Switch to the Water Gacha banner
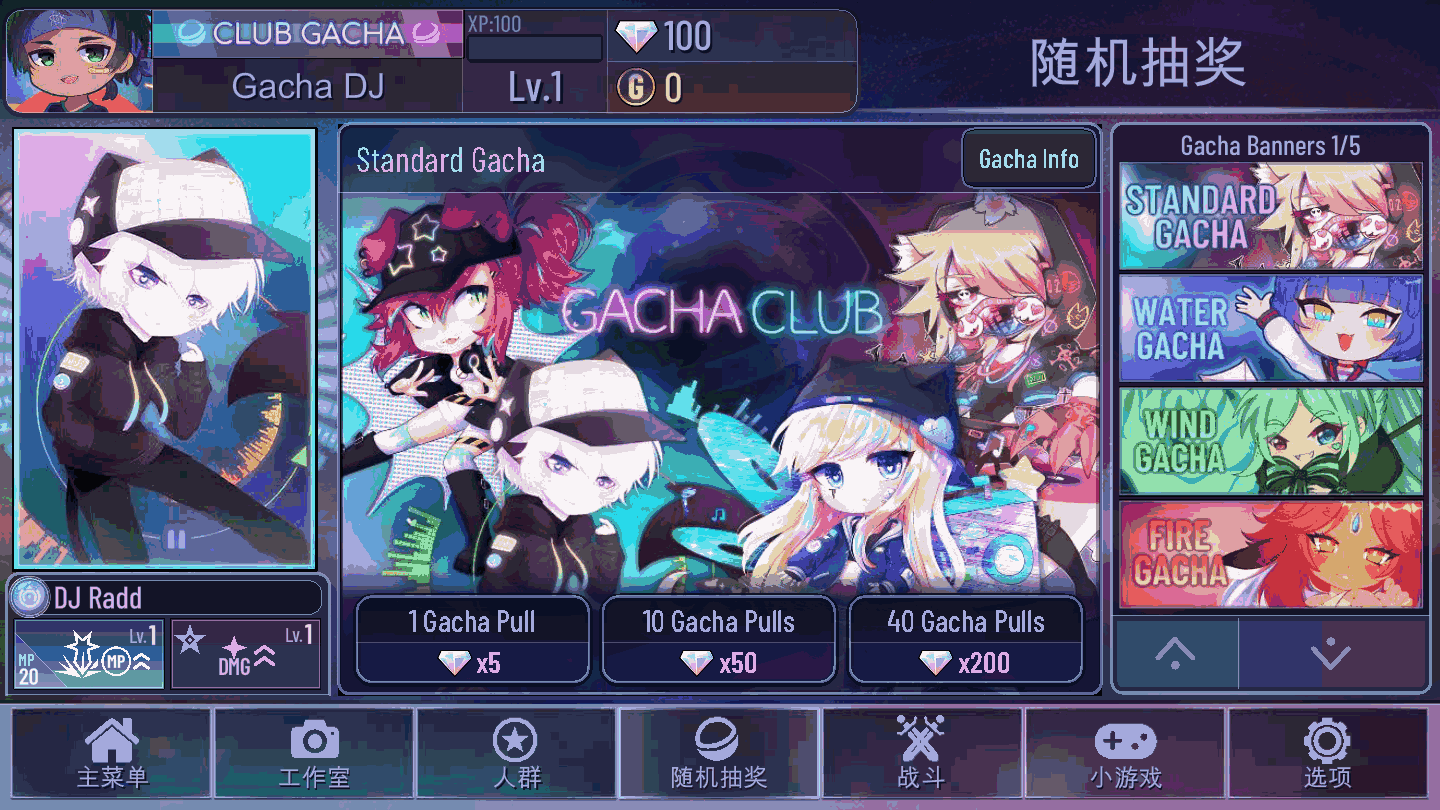Viewport: 1440px width, 810px height. click(1270, 327)
